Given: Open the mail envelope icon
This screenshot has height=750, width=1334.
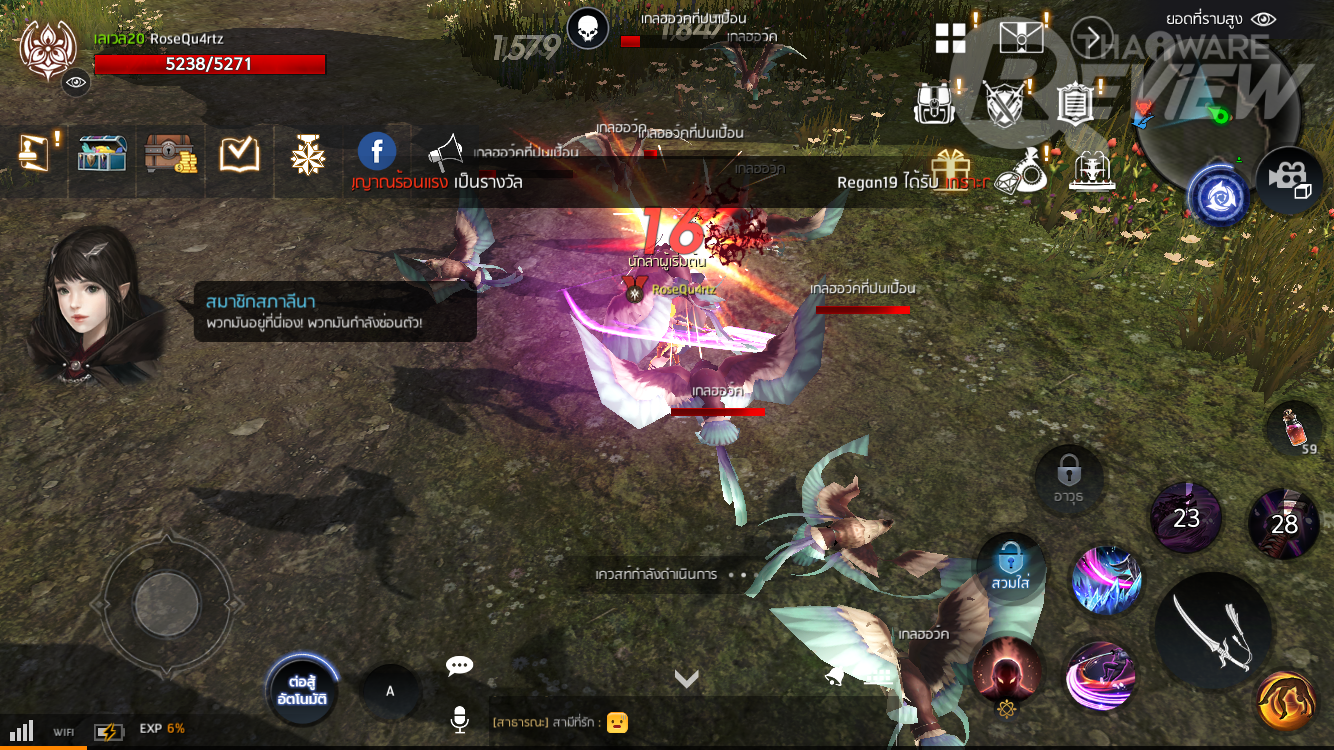Looking at the screenshot, I should click(x=1021, y=38).
